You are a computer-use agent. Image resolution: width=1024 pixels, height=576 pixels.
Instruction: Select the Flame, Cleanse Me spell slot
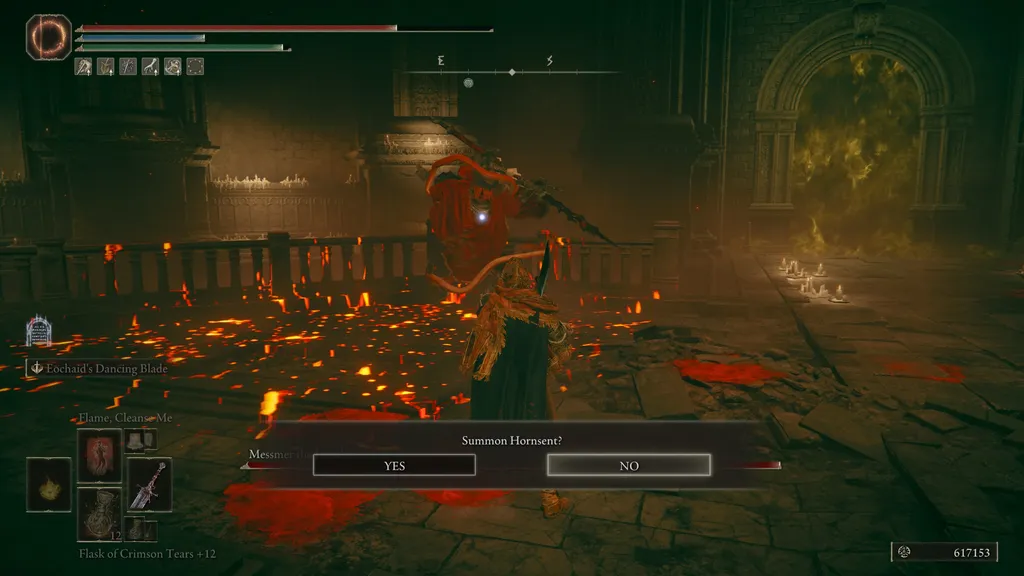click(100, 455)
